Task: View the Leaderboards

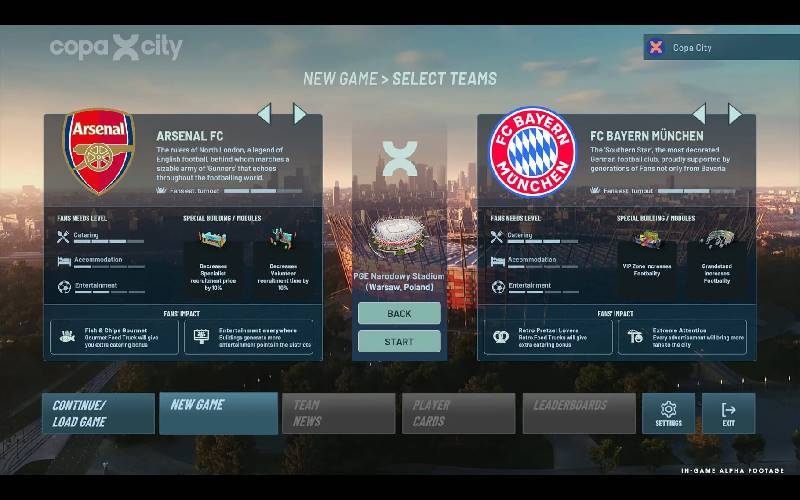Action: pos(578,413)
